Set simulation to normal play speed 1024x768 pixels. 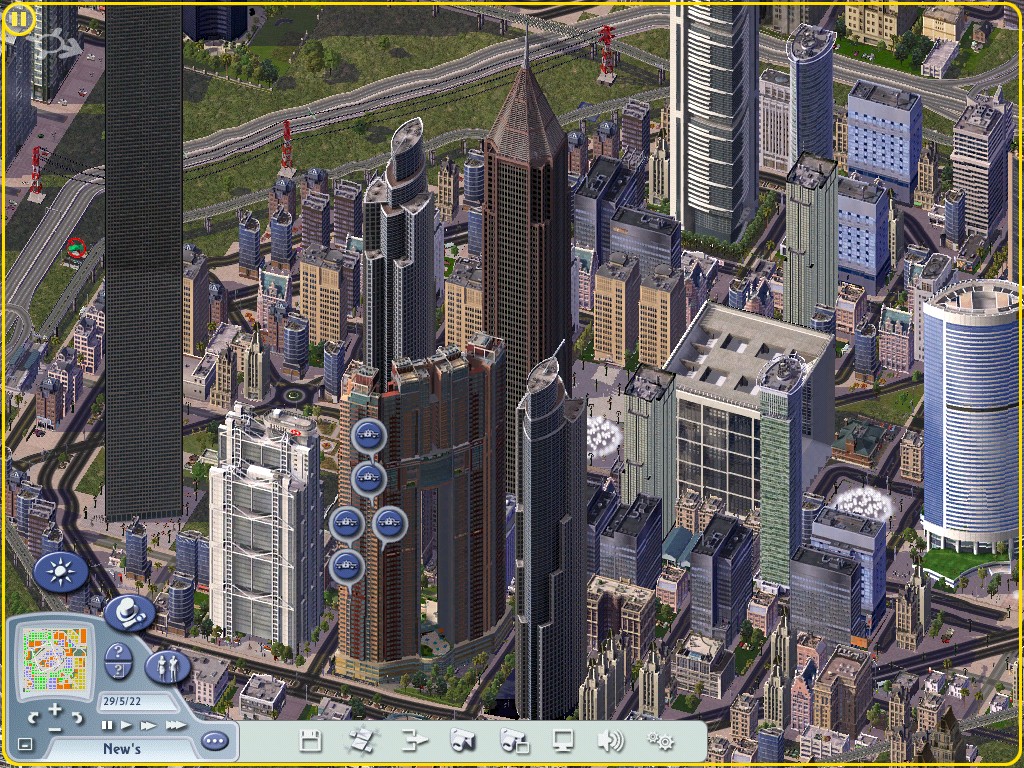point(127,725)
